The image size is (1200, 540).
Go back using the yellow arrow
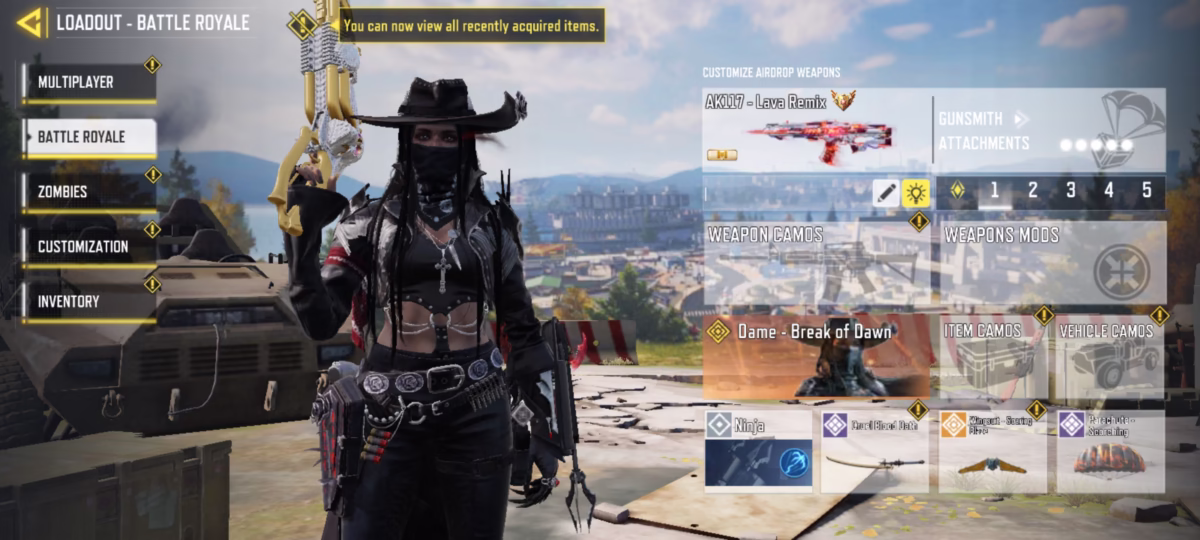(30, 22)
